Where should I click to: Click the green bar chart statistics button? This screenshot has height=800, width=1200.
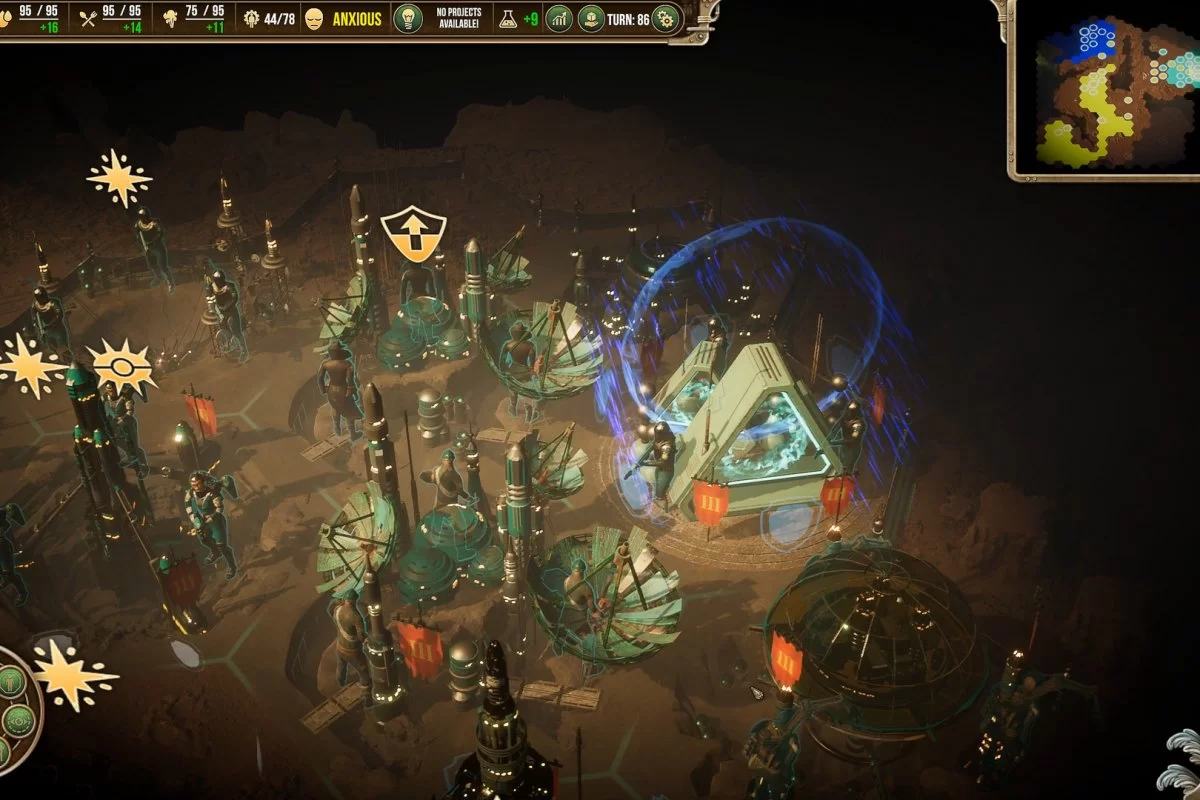(x=559, y=19)
